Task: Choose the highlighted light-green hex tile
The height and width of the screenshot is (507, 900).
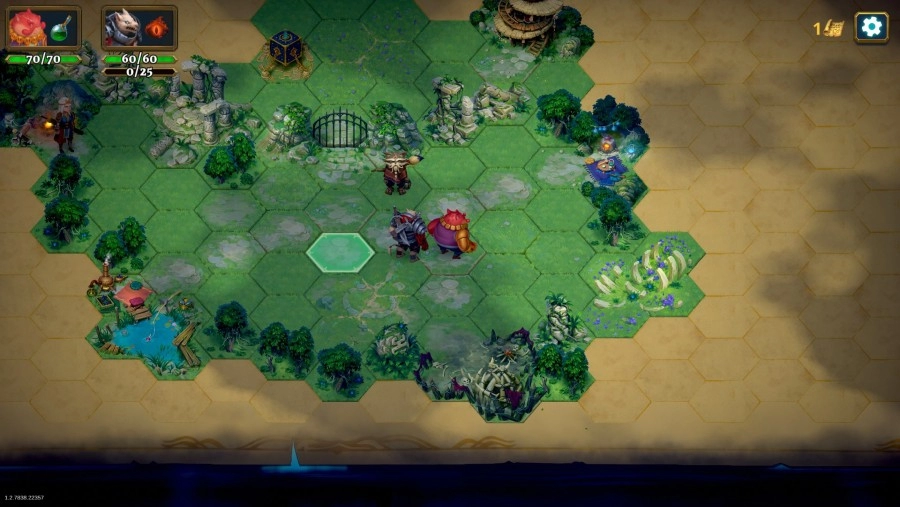Action: click(x=340, y=252)
